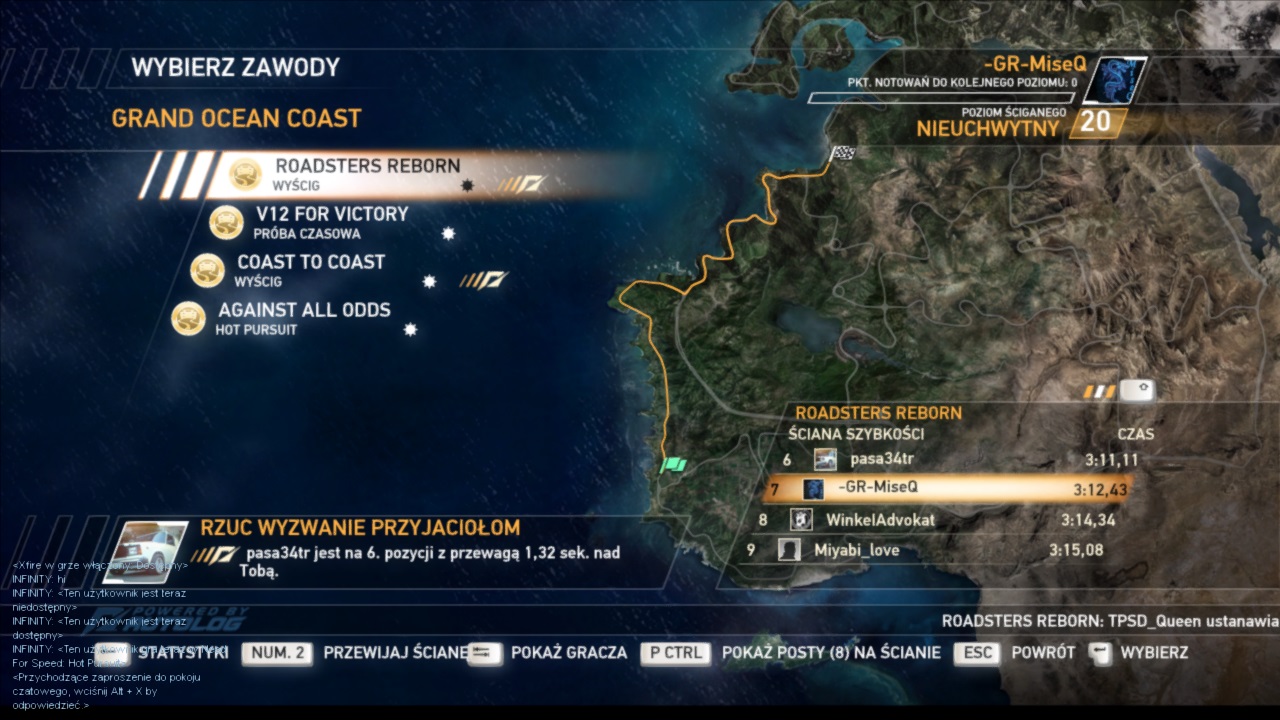Confirm with the Wybierz option
The height and width of the screenshot is (720, 1280).
[1153, 653]
